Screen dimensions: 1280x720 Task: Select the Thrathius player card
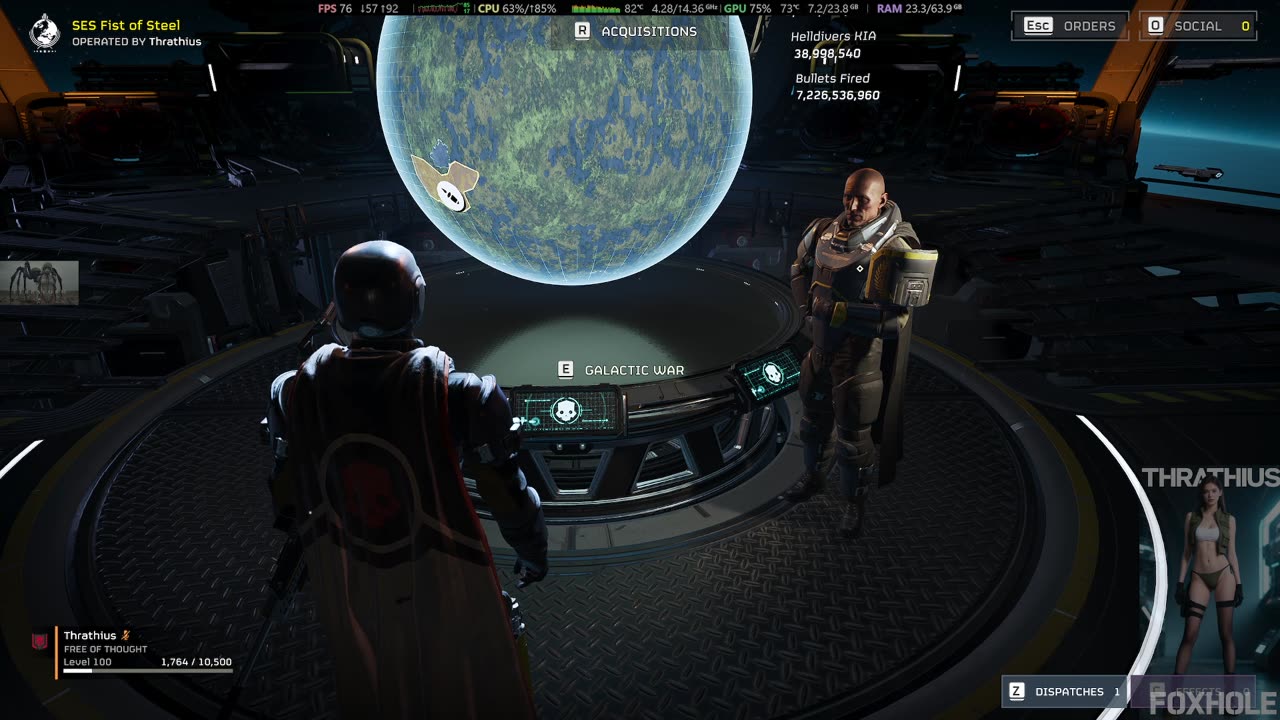tap(135, 652)
